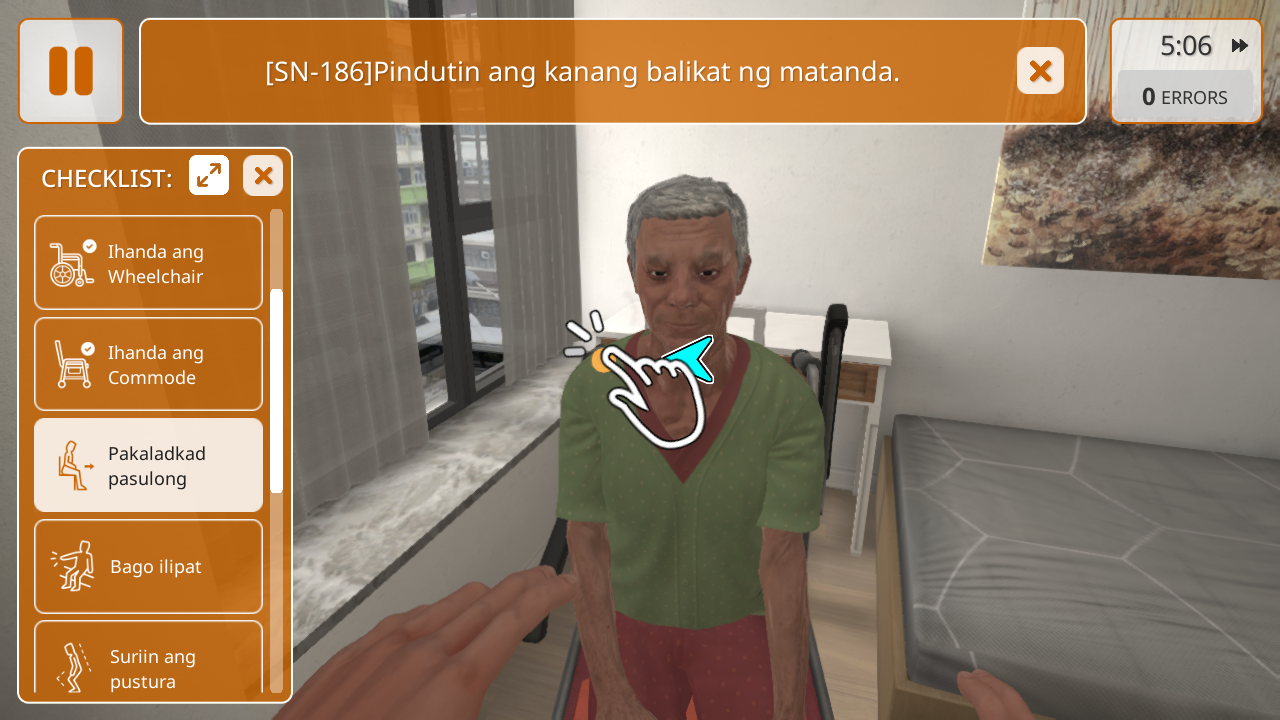Pause the simulation with the pause button

[70, 71]
